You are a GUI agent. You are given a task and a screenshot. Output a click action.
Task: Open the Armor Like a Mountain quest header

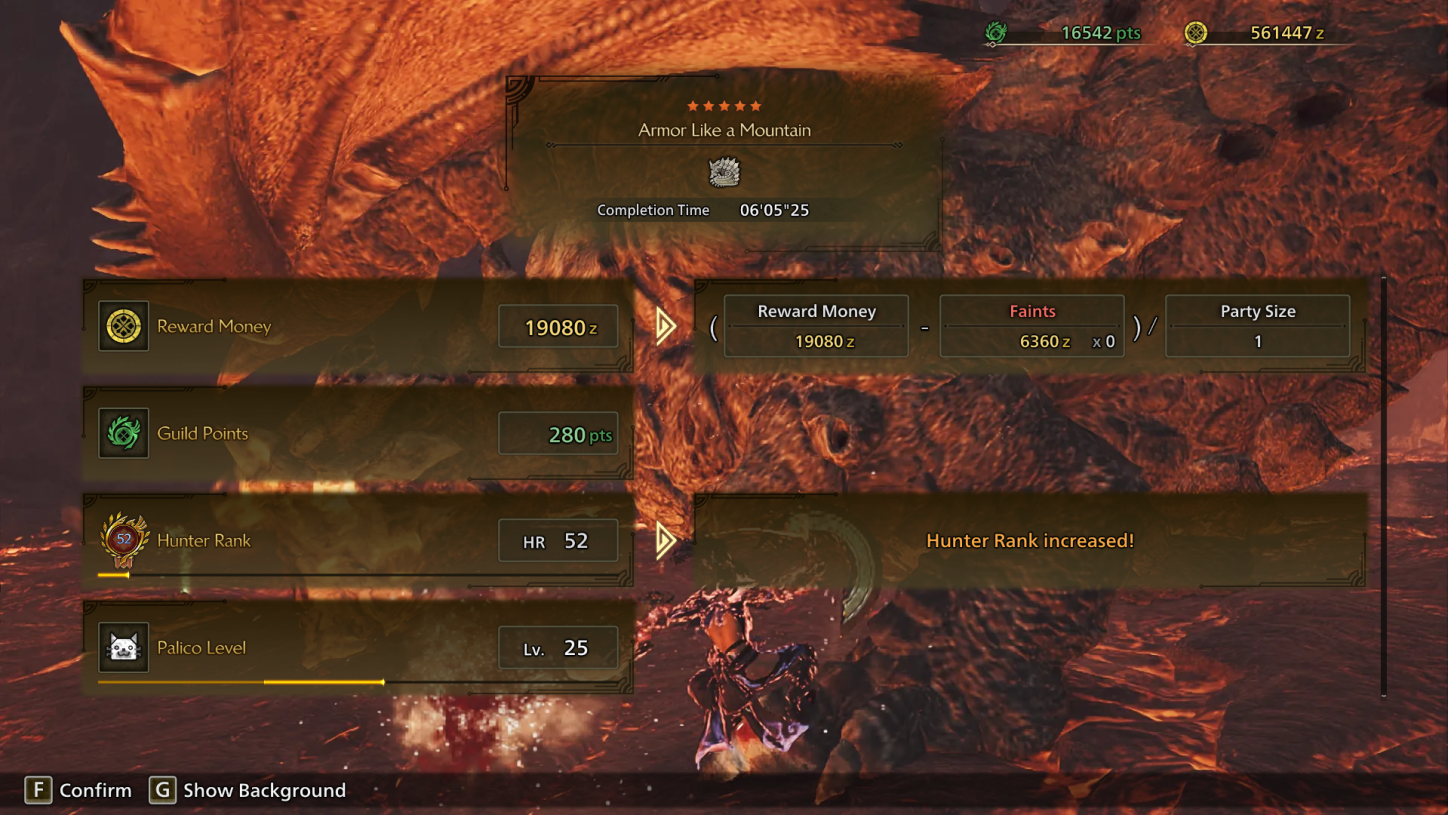point(723,130)
